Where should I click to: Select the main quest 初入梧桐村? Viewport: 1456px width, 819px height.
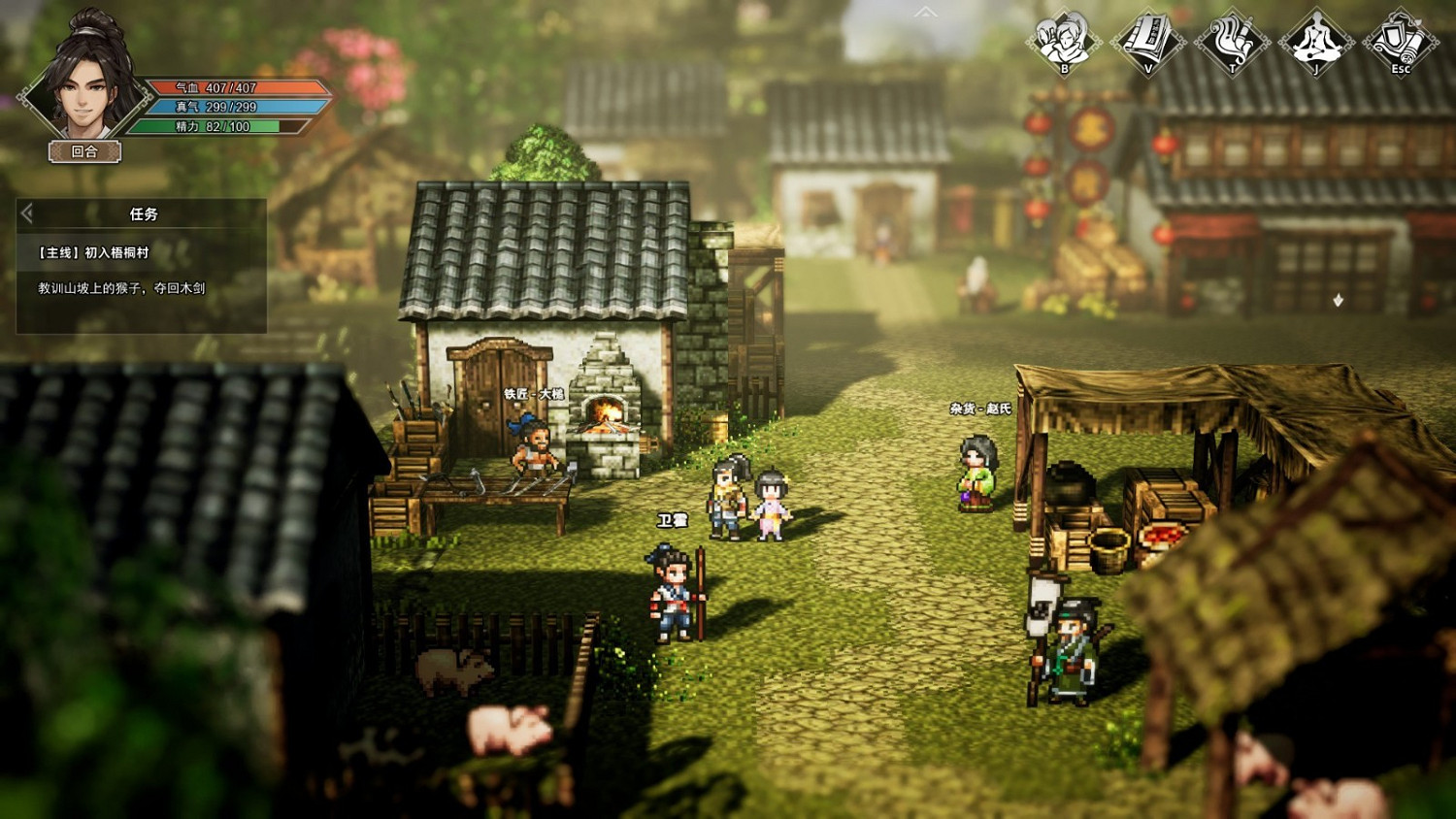pos(92,250)
